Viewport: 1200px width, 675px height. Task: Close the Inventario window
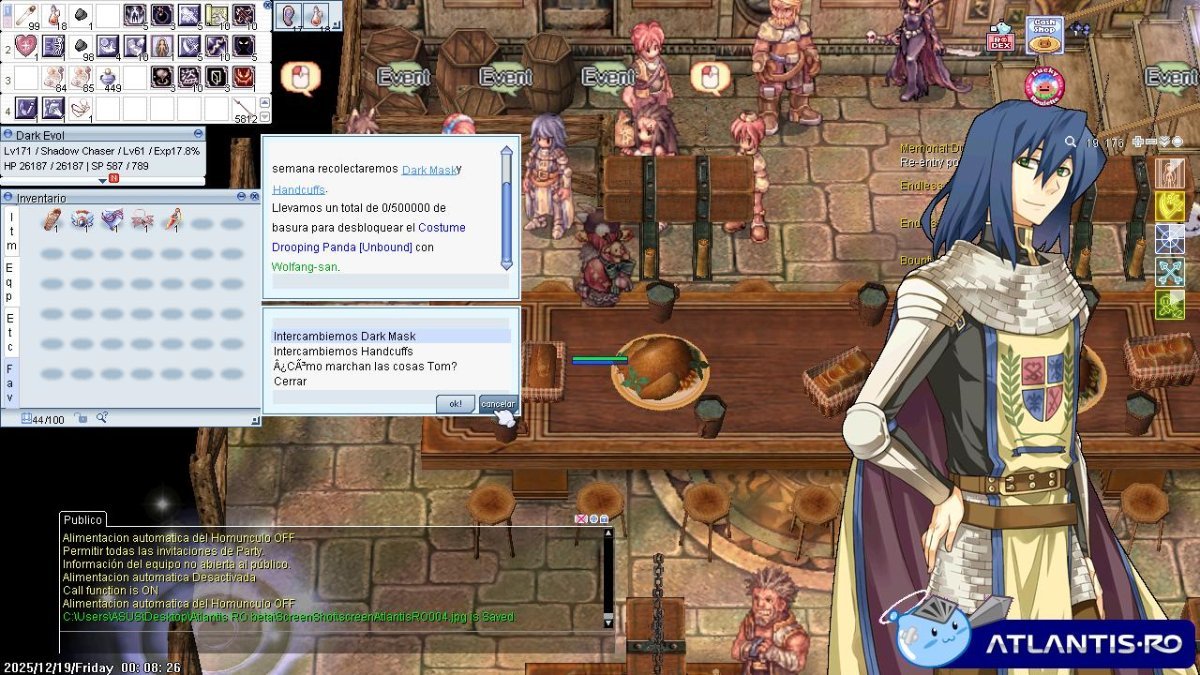pyautogui.click(x=252, y=198)
